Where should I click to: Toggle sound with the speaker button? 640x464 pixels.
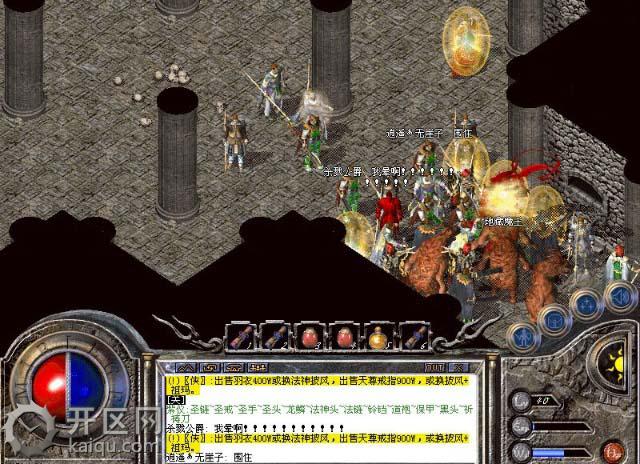pyautogui.click(x=619, y=296)
